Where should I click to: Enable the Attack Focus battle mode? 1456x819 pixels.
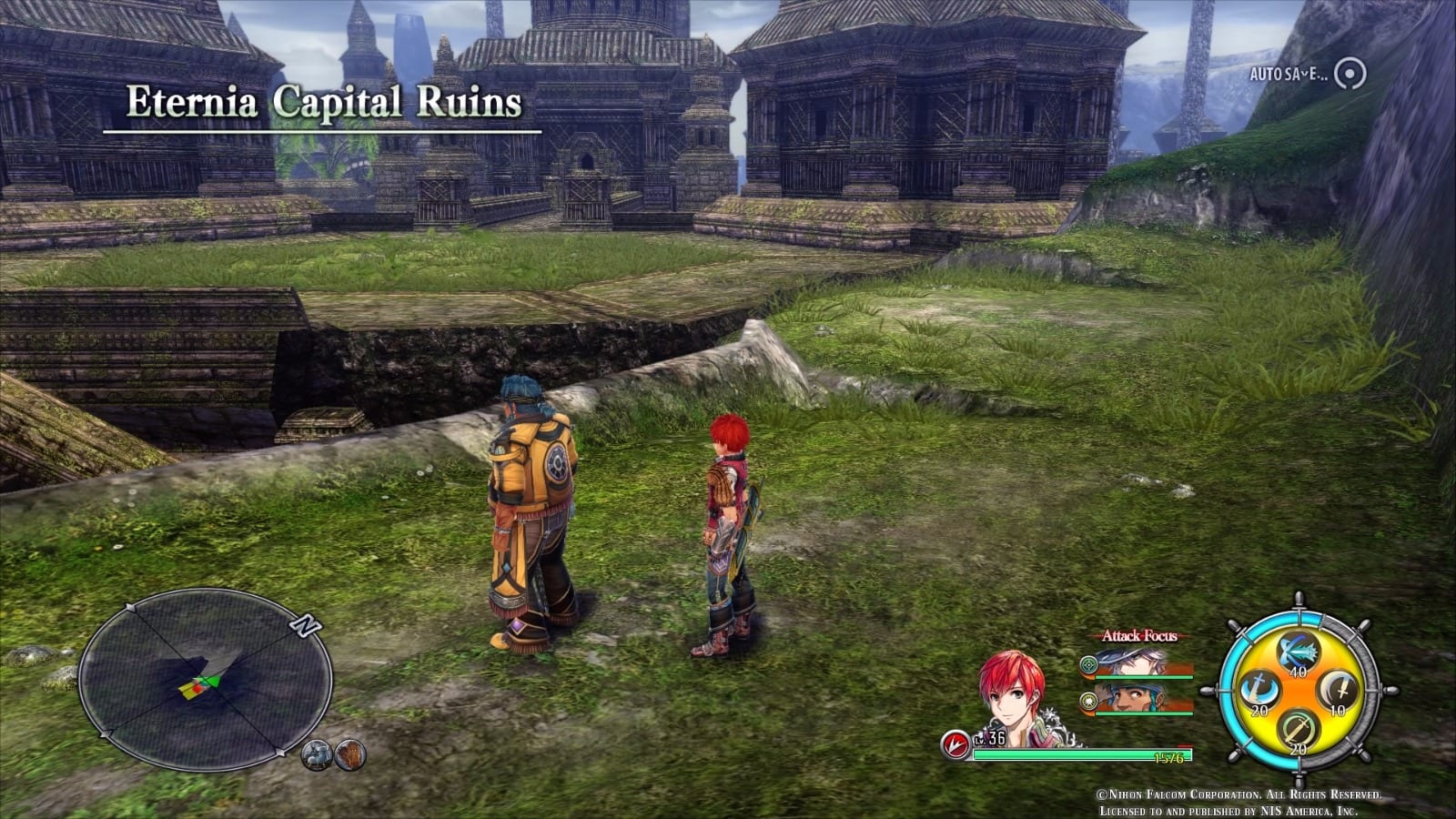pyautogui.click(x=1139, y=635)
